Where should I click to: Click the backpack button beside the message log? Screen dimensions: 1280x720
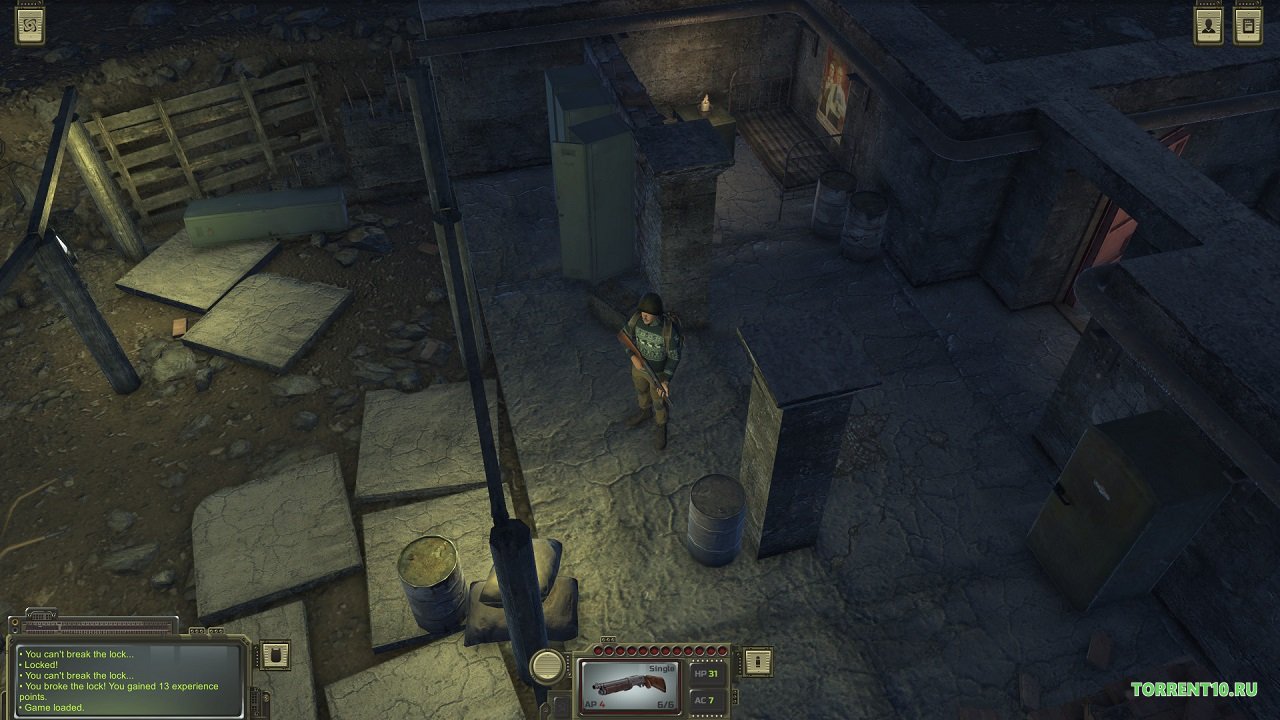coord(274,655)
